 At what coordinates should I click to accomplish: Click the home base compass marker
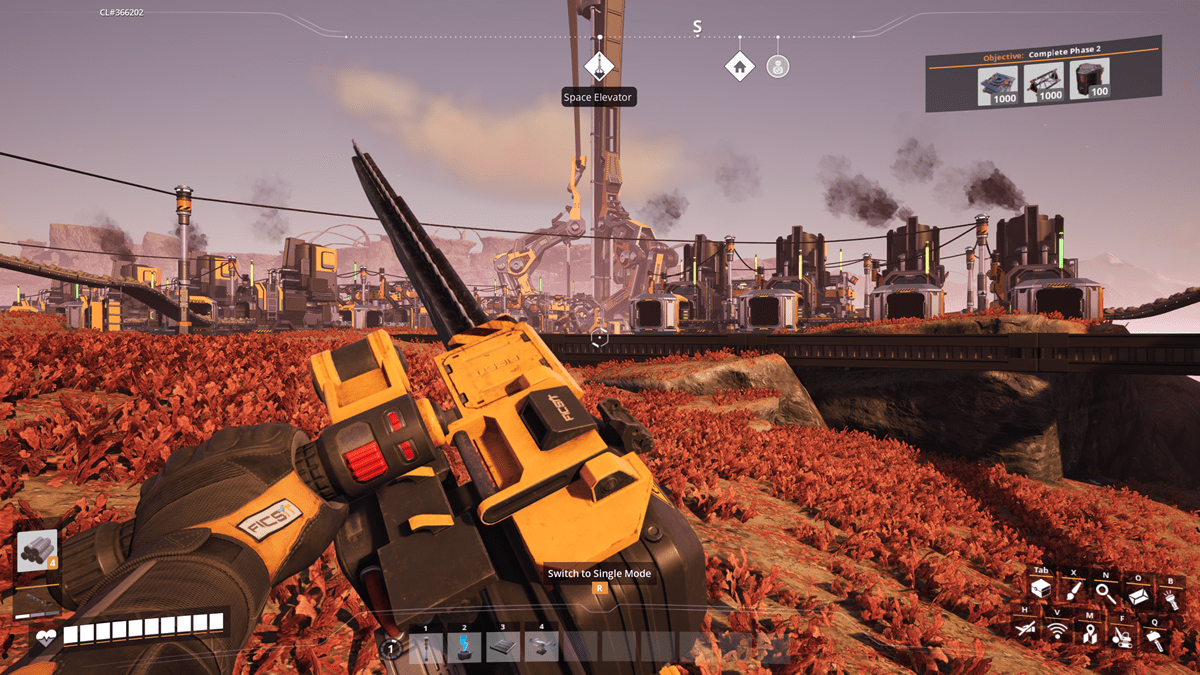click(x=739, y=66)
